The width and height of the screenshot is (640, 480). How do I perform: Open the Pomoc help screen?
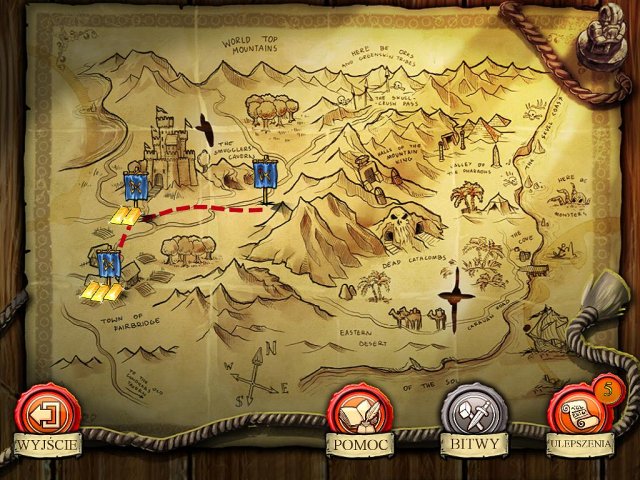356,413
